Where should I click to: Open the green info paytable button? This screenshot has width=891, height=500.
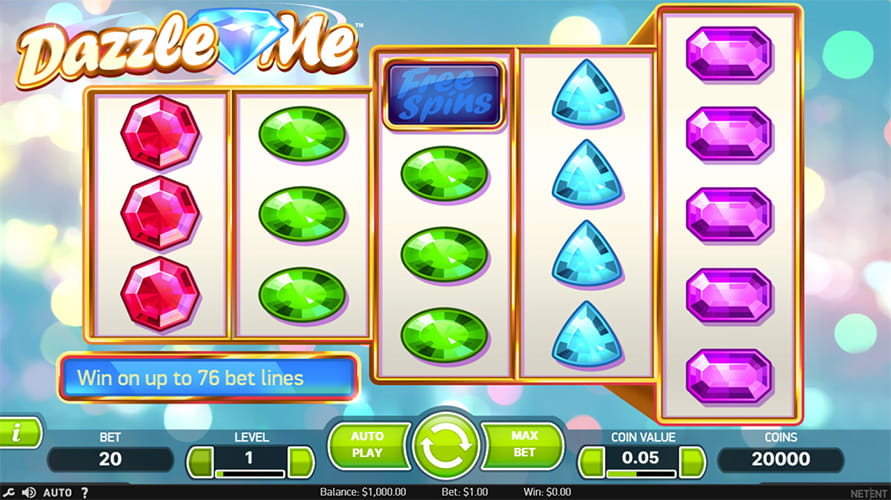coord(20,433)
